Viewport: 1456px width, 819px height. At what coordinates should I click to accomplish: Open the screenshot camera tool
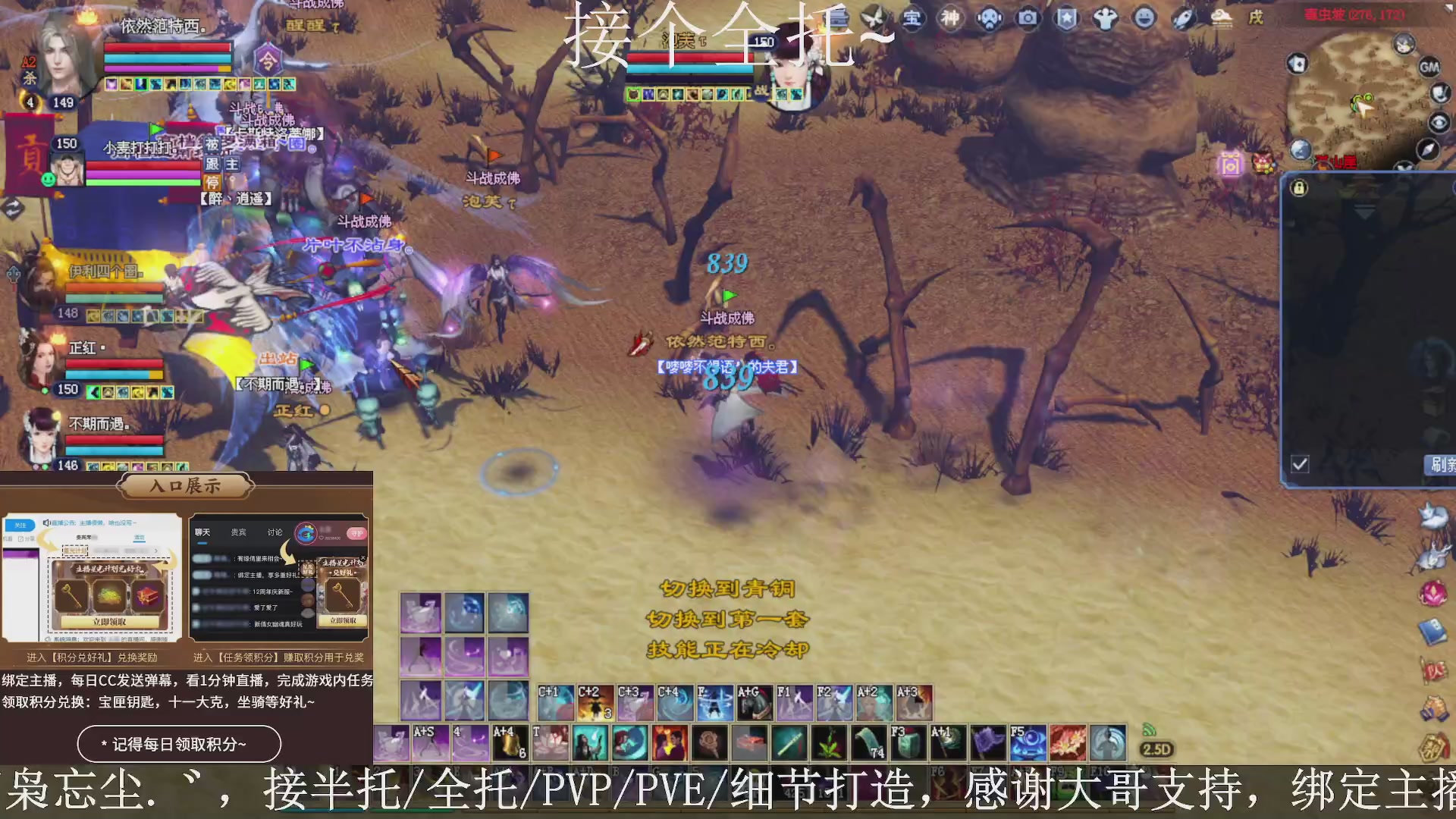tap(1028, 19)
